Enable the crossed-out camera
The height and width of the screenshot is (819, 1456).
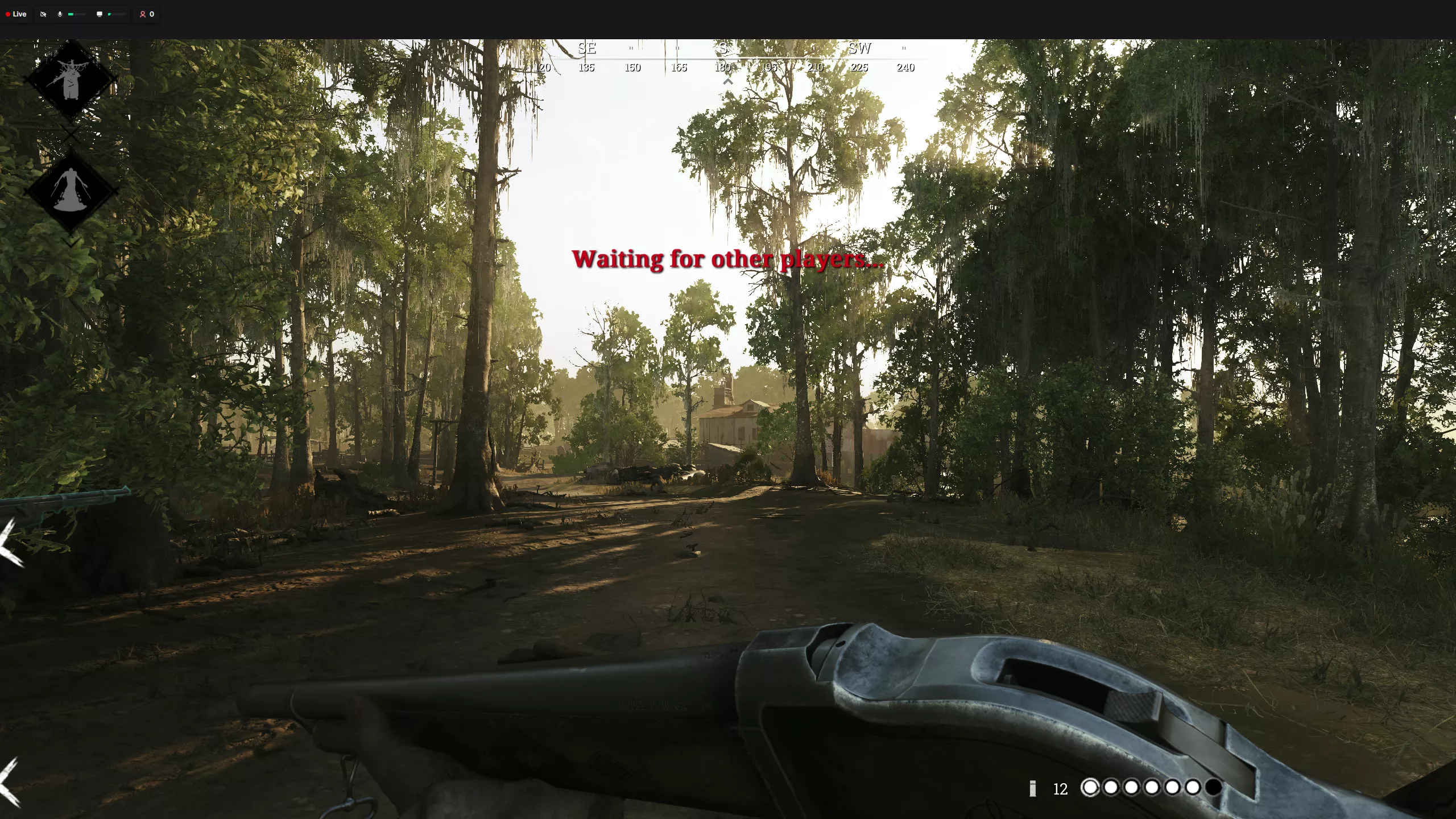point(43,14)
